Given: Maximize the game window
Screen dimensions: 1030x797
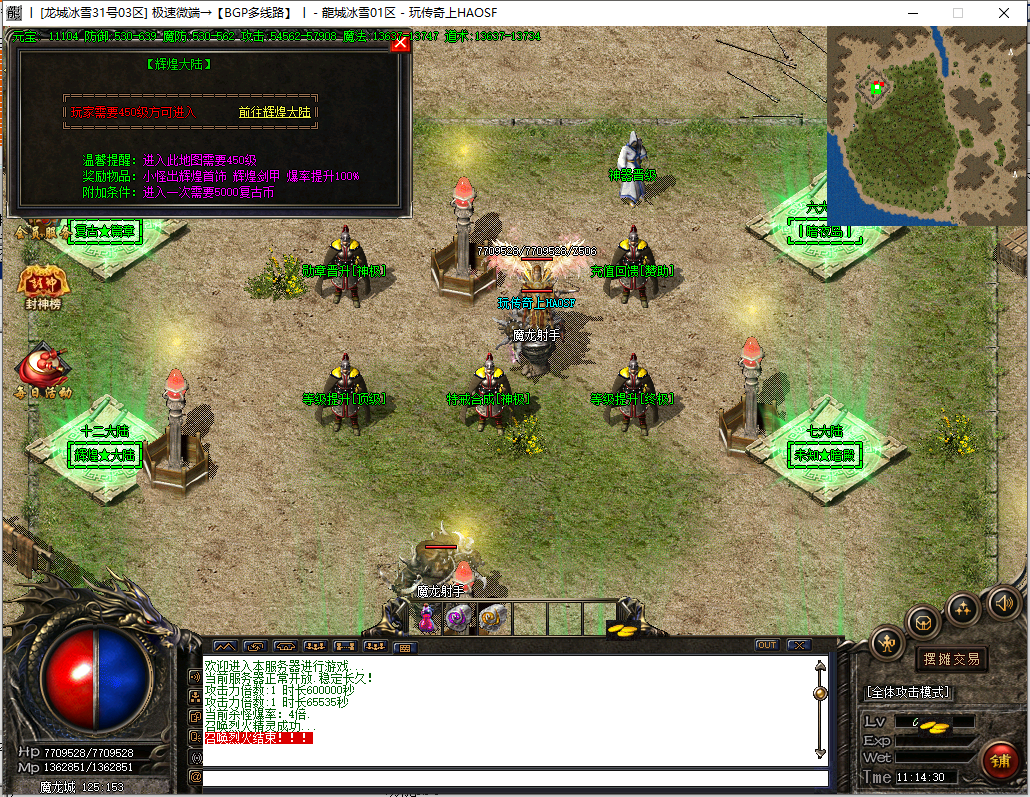Looking at the screenshot, I should point(957,13).
